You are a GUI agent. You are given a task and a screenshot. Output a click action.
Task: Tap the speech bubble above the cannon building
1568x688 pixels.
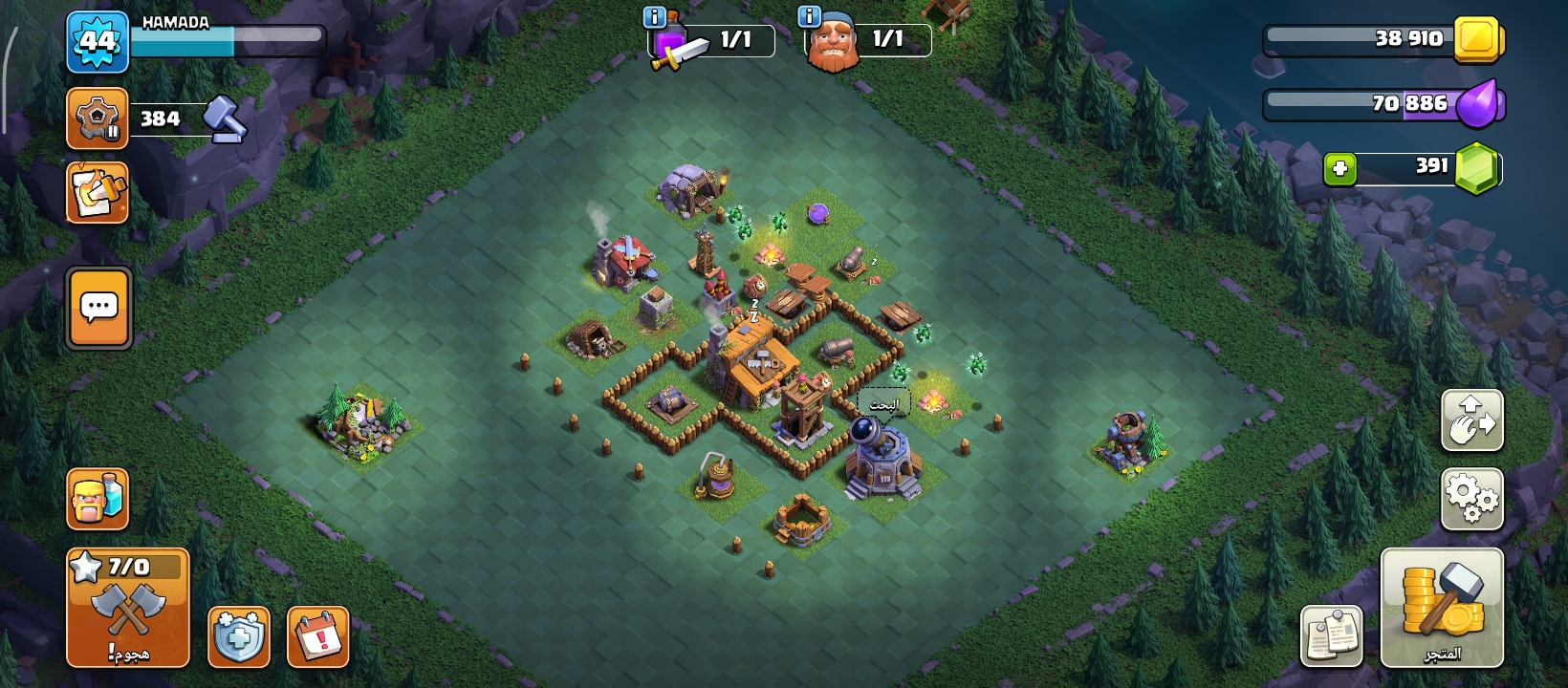[x=882, y=404]
